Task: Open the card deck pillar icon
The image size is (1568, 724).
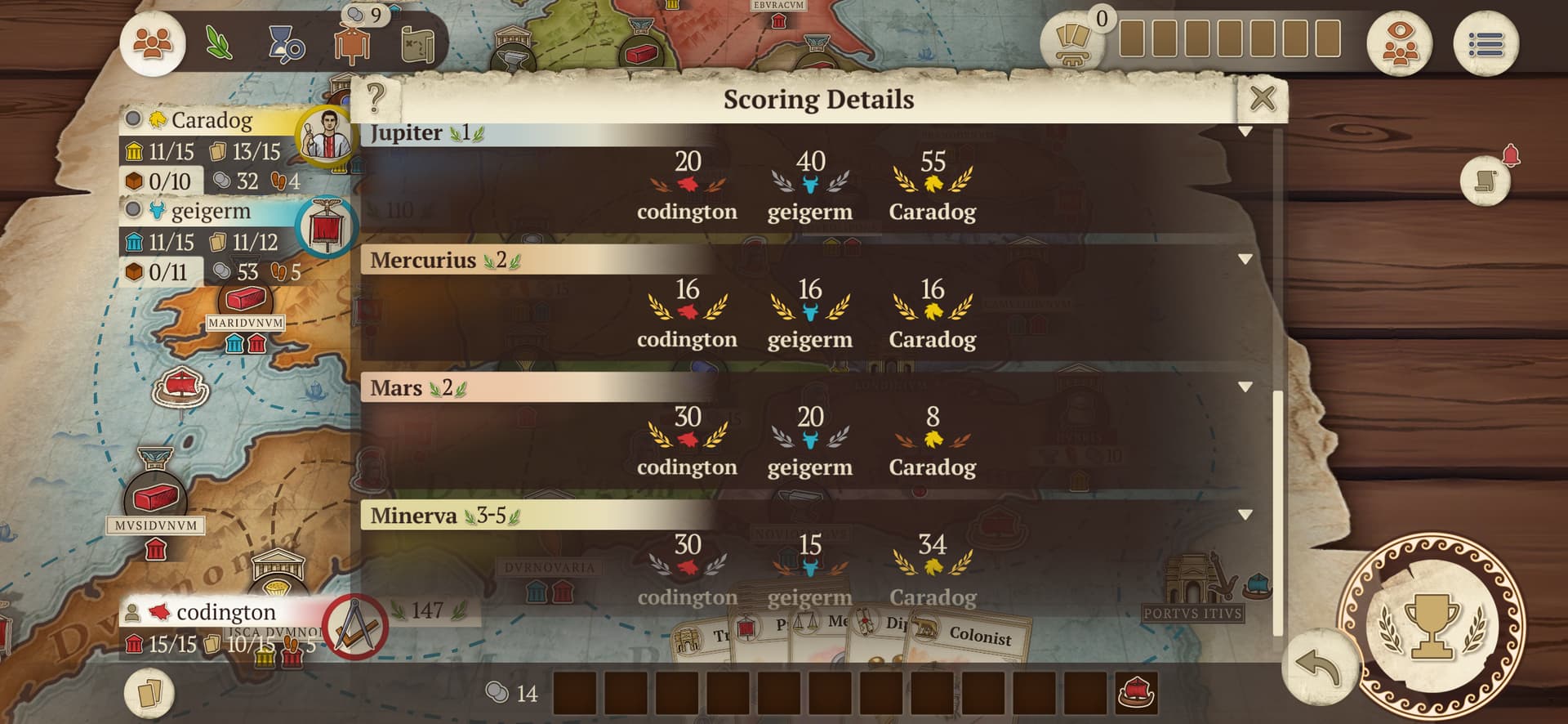Action: click(1072, 42)
